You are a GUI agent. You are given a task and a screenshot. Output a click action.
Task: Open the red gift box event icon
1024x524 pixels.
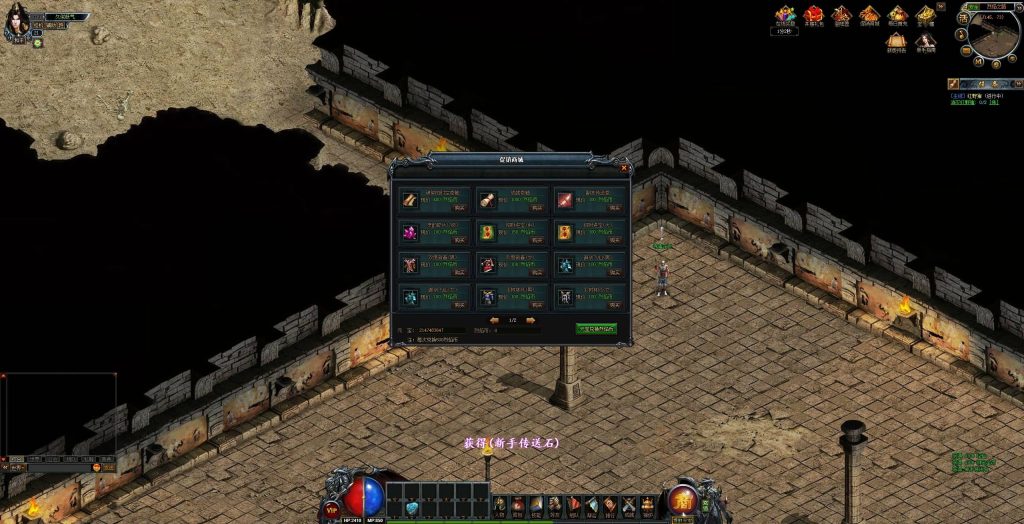pyautogui.click(x=814, y=14)
